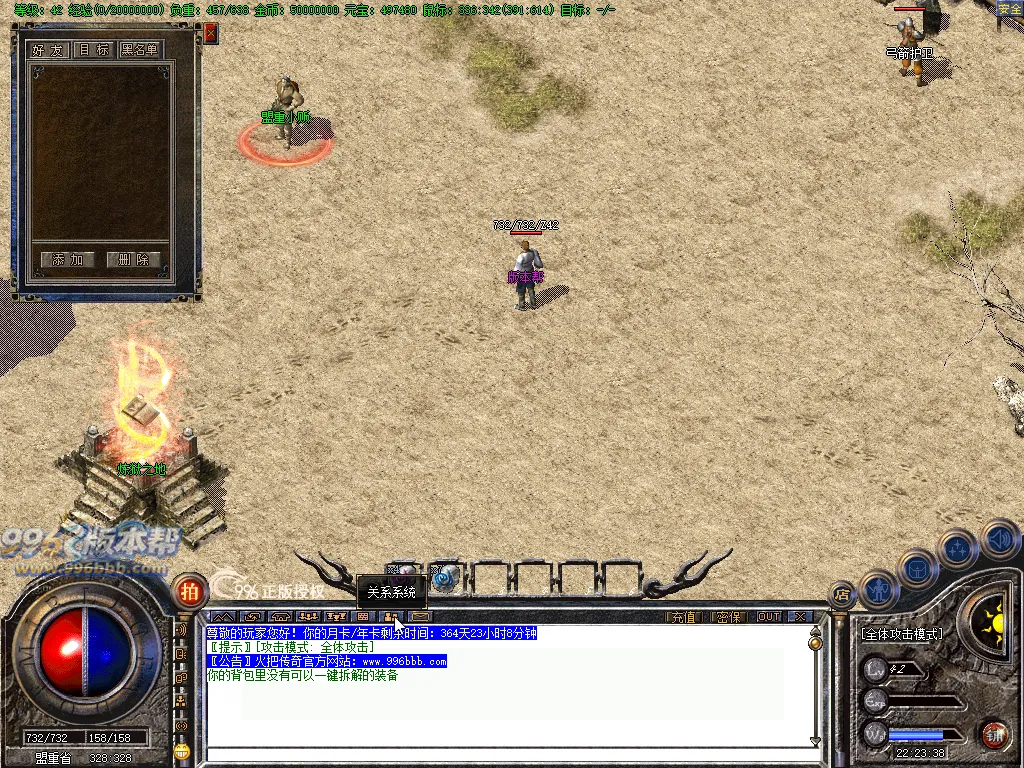Screen dimensions: 1024x768
Task: Click the 删除 delete button
Action: click(133, 260)
